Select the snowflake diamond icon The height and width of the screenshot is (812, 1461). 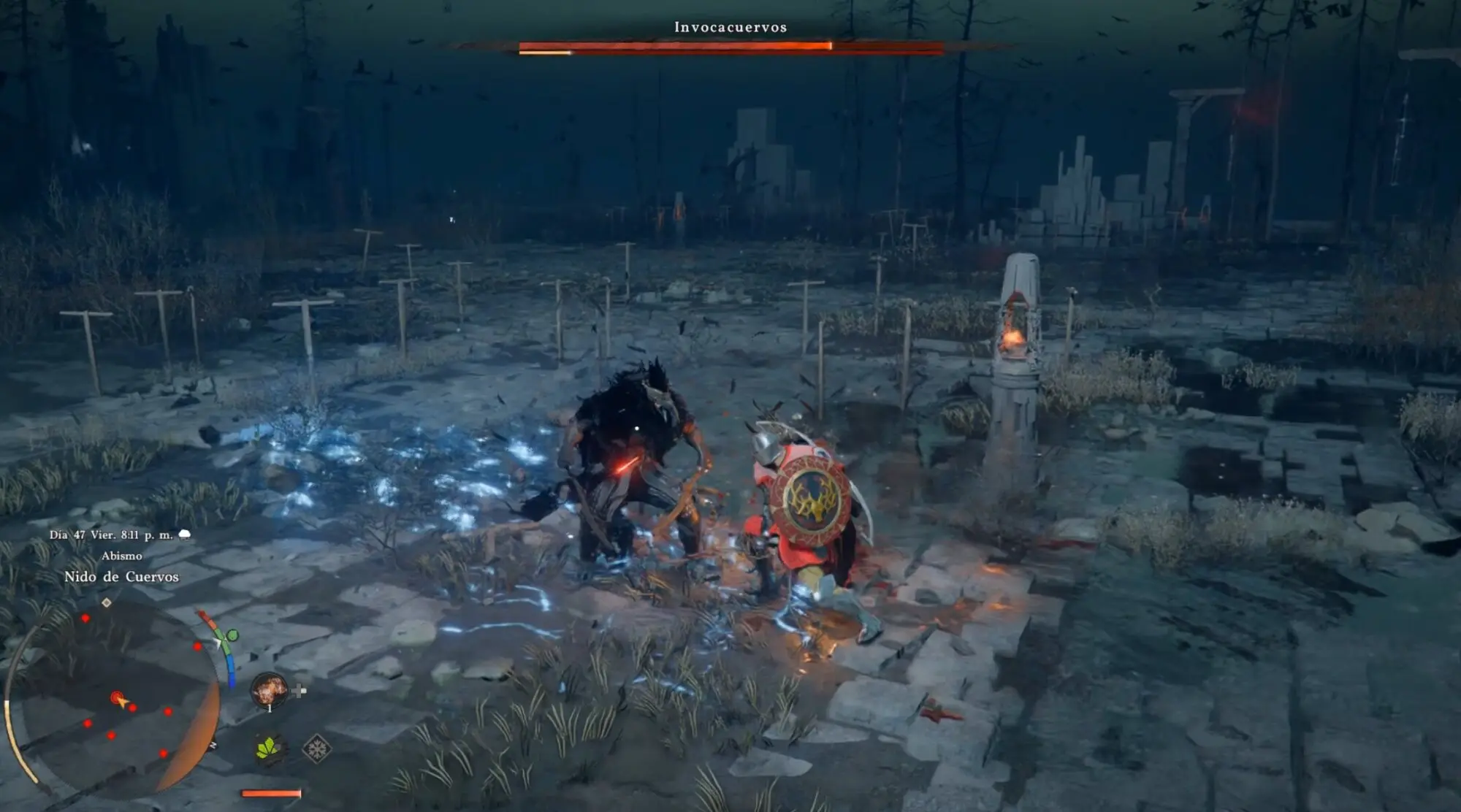pyautogui.click(x=316, y=748)
